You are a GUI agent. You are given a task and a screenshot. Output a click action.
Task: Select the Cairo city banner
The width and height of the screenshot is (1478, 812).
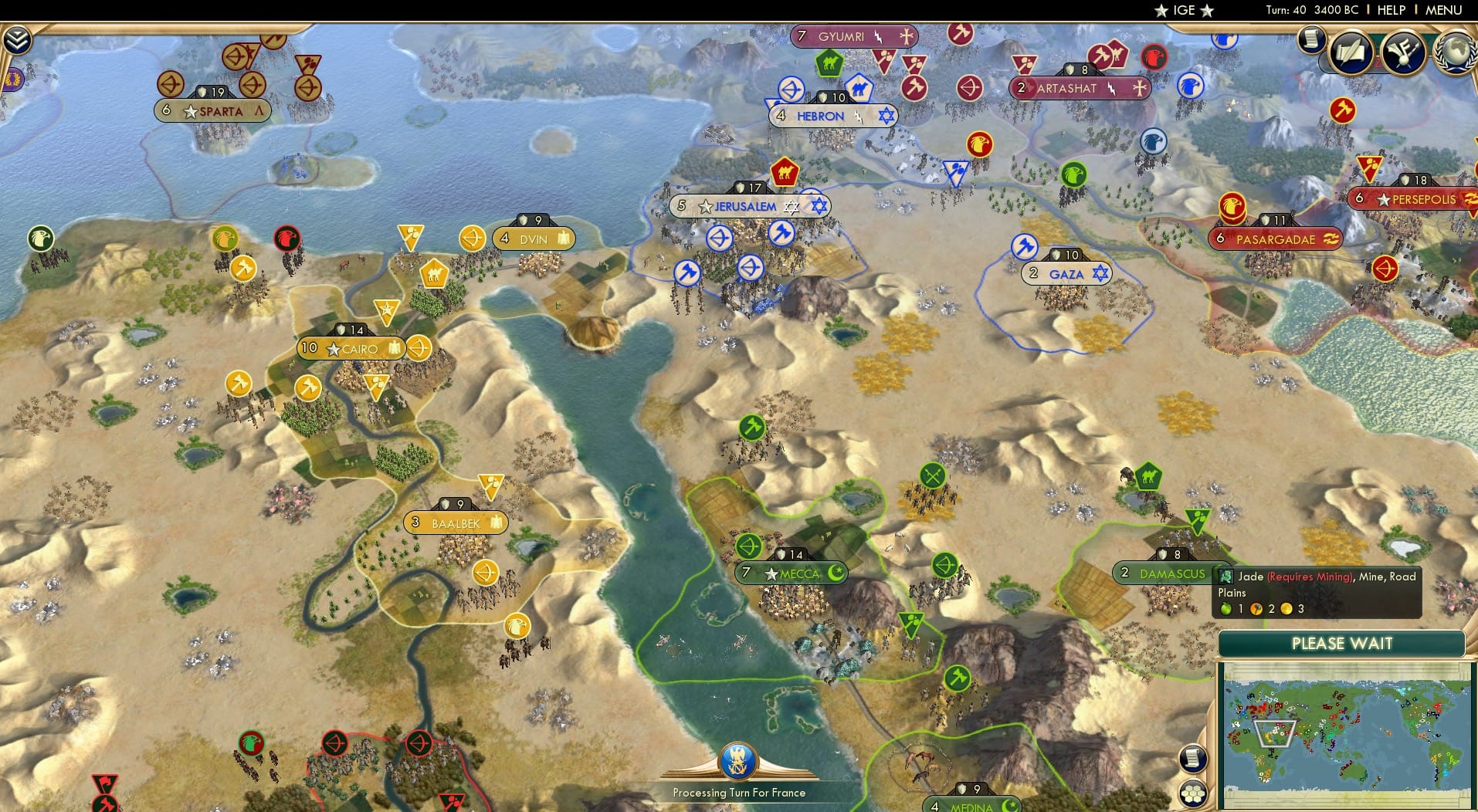click(x=352, y=347)
